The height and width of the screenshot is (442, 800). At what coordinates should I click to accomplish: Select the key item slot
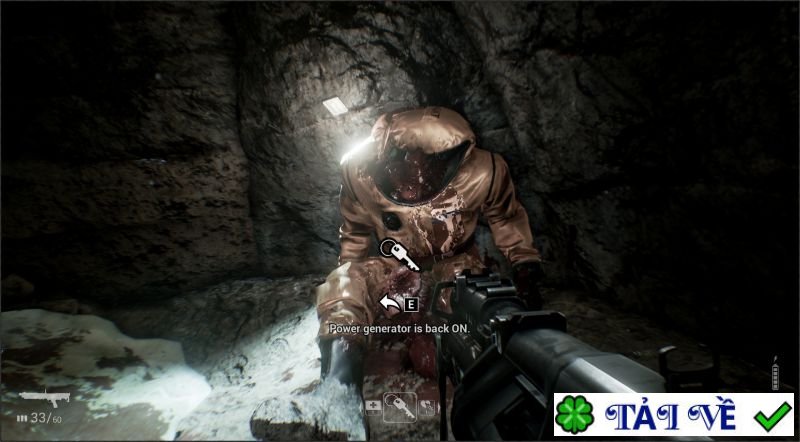point(400,406)
